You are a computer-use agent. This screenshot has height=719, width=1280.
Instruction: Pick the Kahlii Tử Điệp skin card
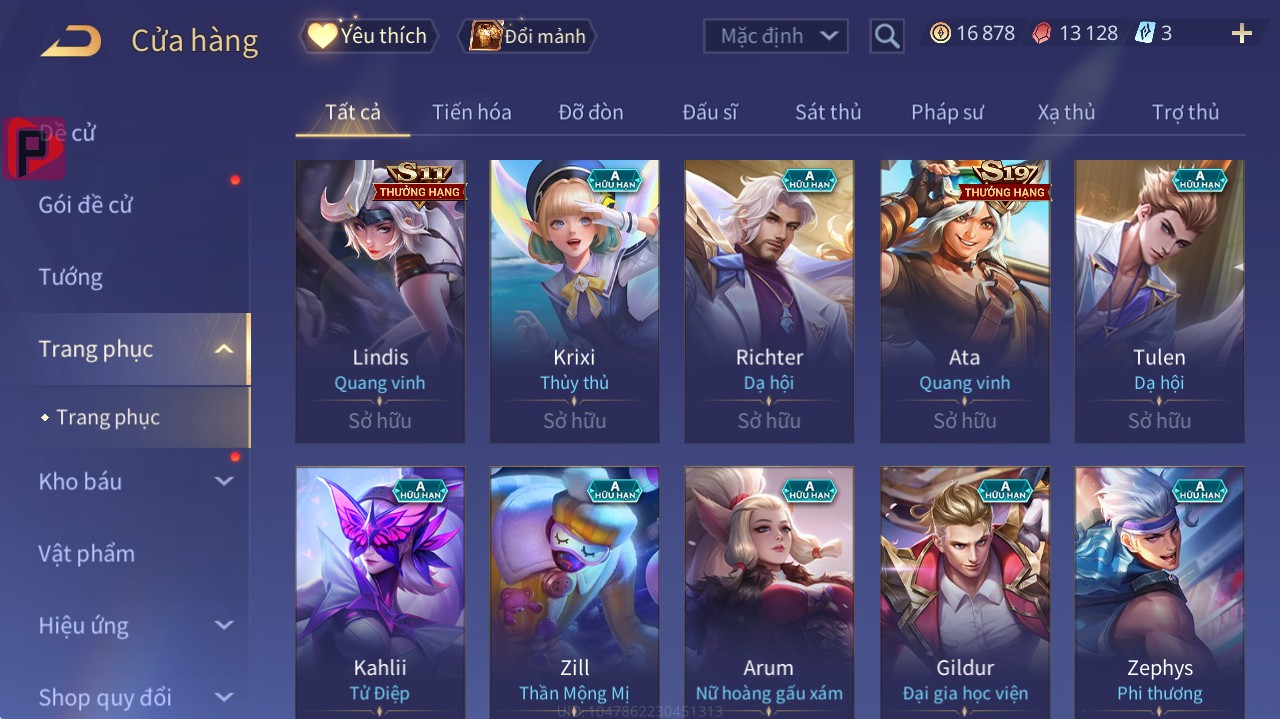[x=380, y=592]
